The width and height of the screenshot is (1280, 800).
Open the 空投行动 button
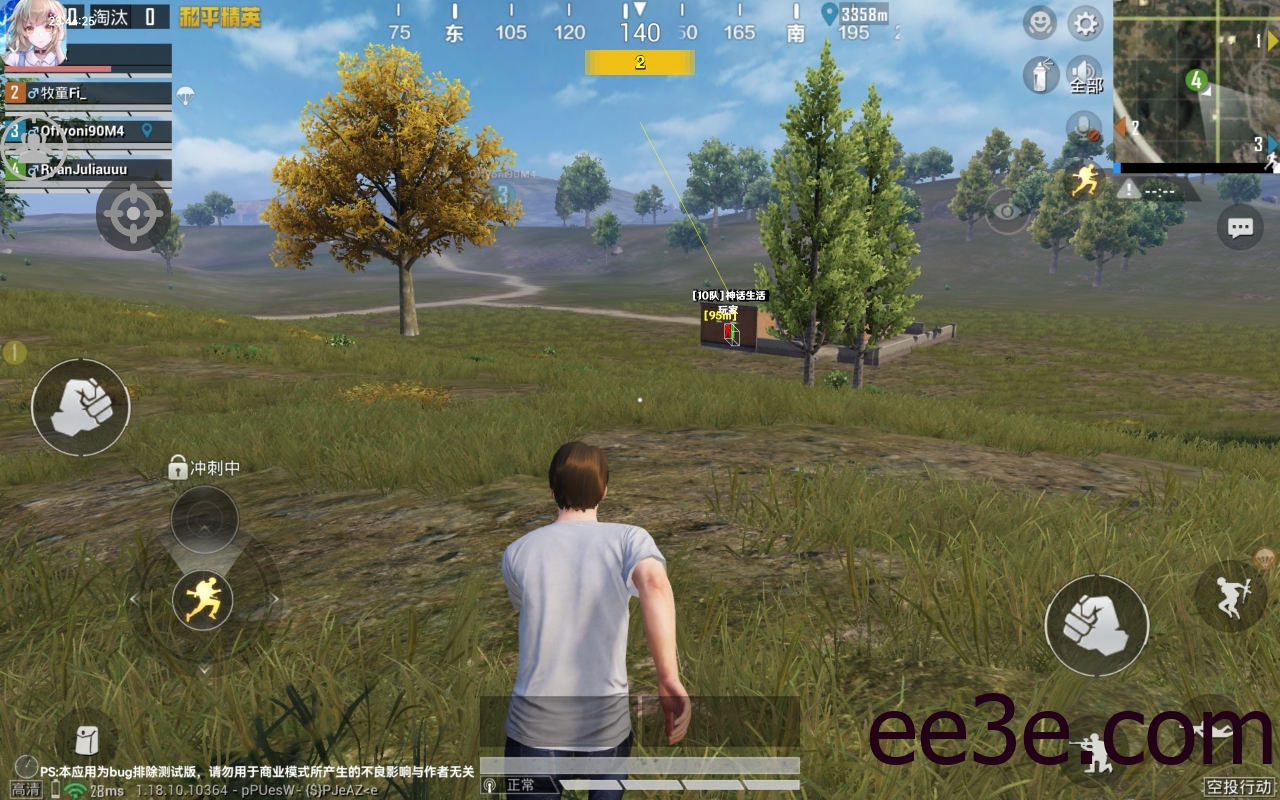(x=1239, y=787)
